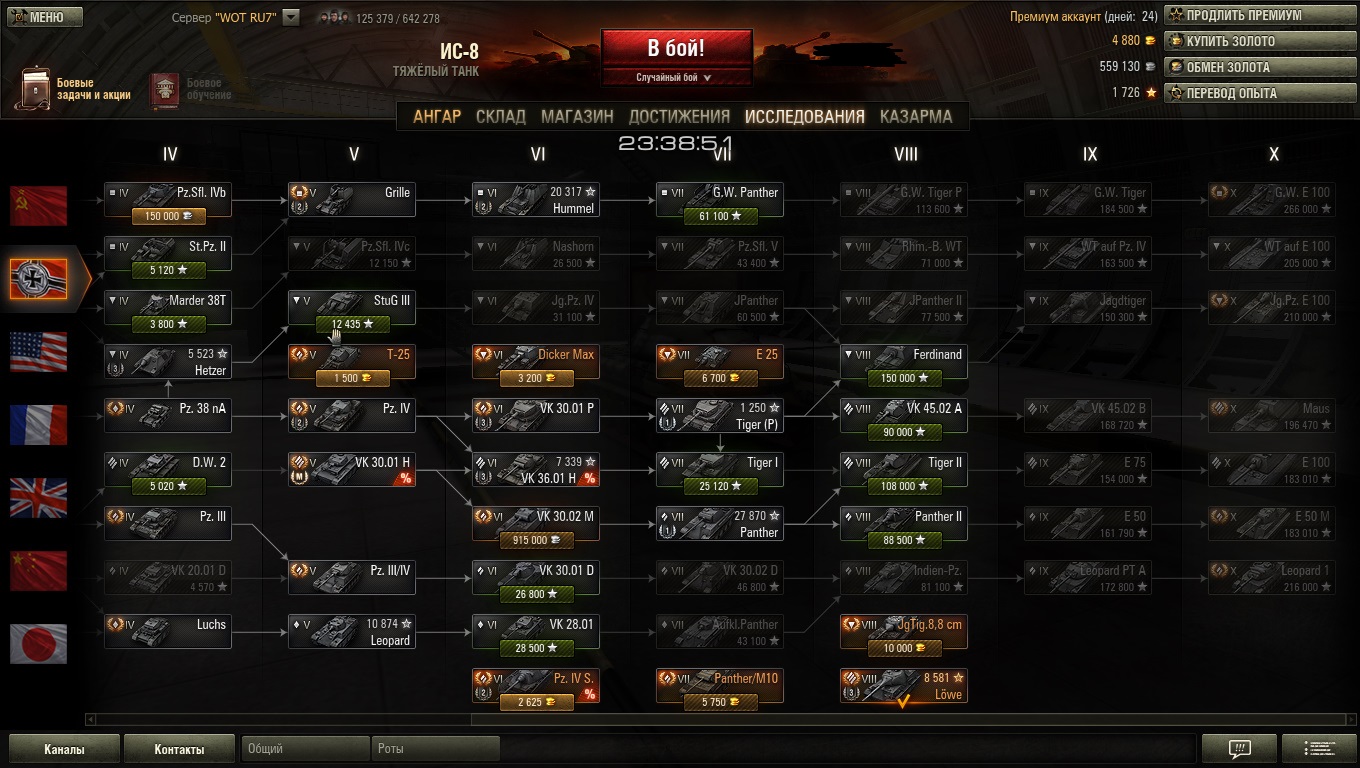The height and width of the screenshot is (768, 1360).
Task: Open ПЕРЕВОД ОПЫТА conversion
Action: 1262,93
